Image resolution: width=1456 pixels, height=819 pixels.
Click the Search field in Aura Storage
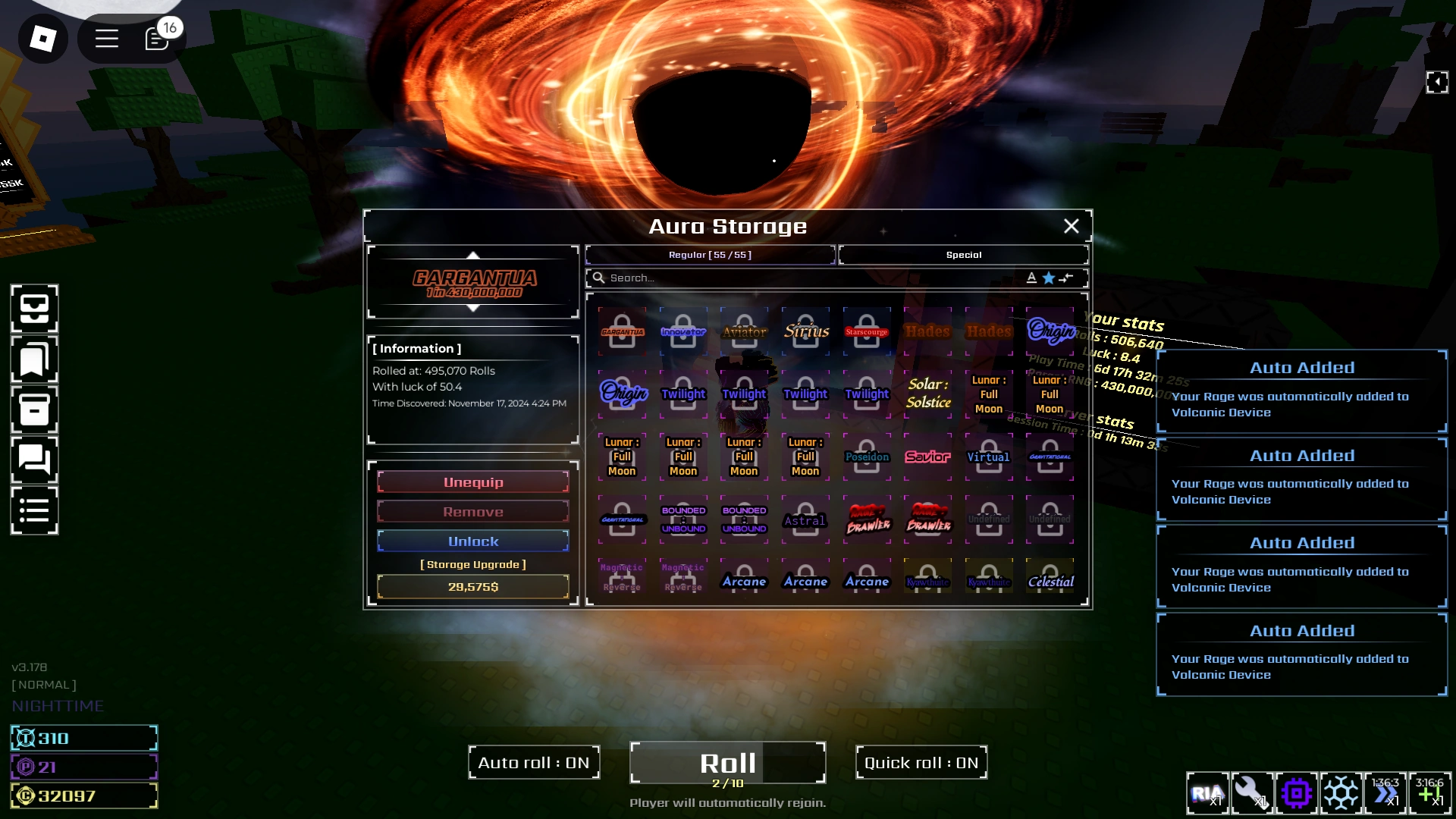click(x=758, y=278)
